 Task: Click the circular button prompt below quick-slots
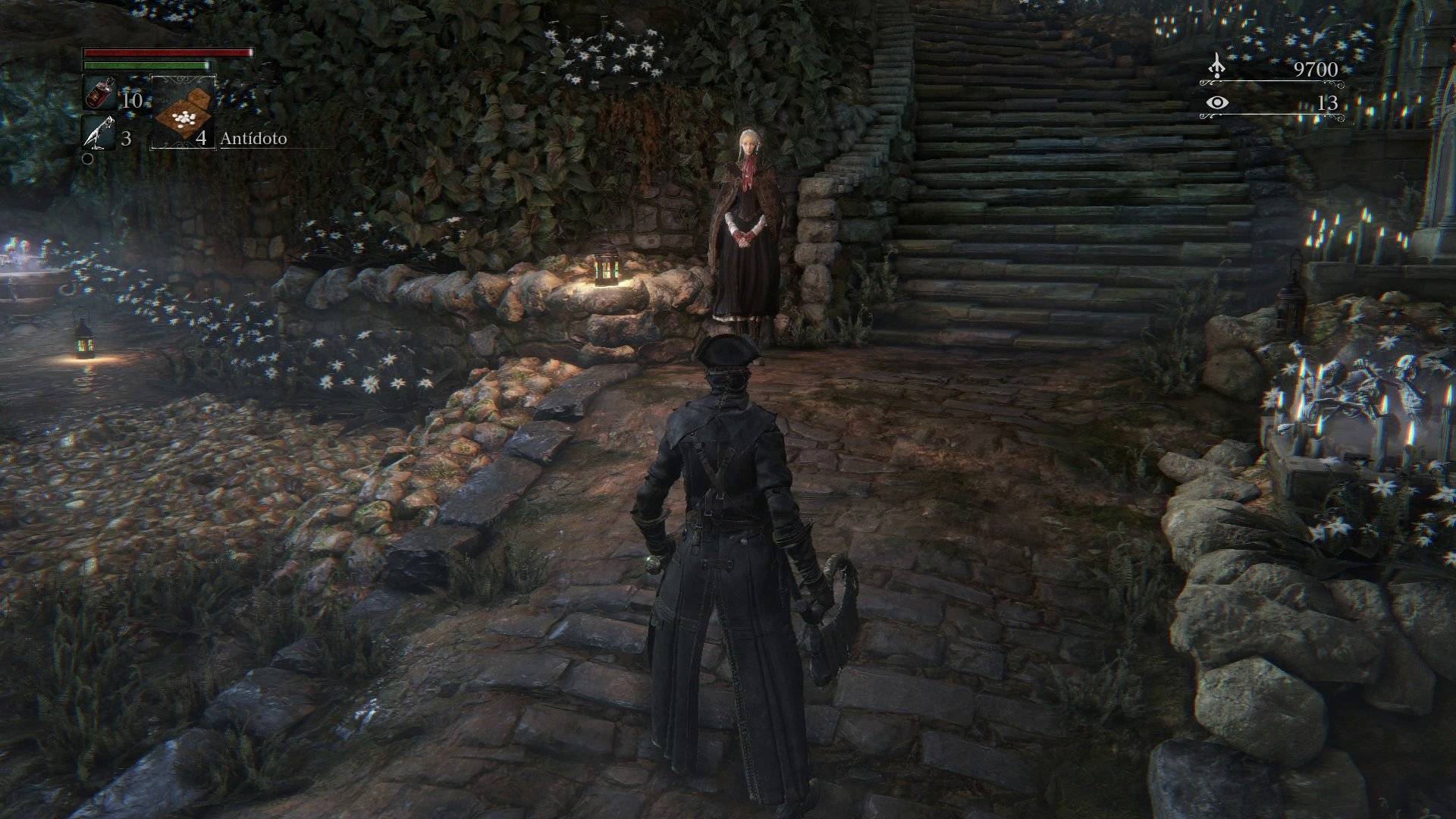(88, 159)
